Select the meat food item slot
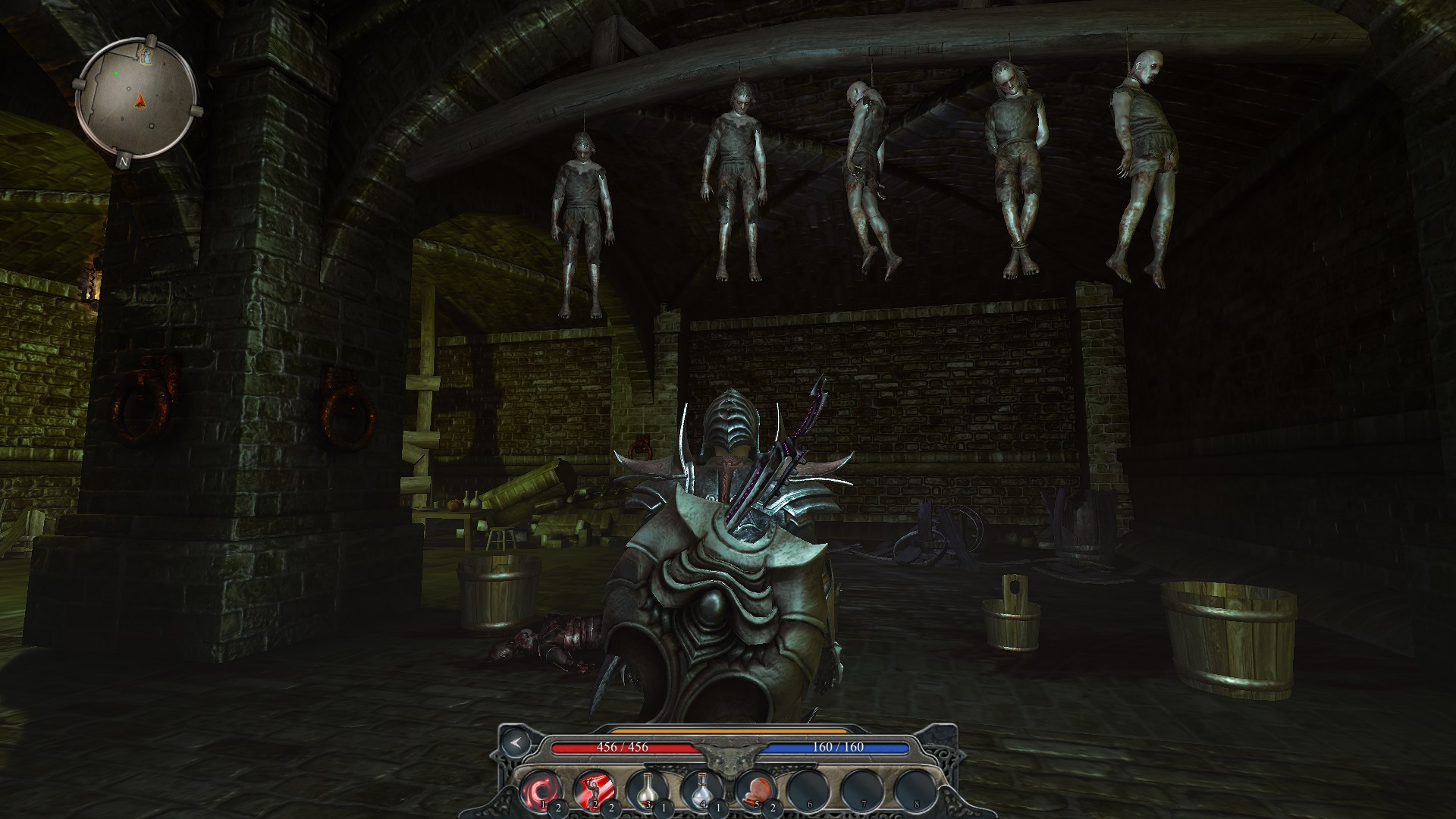Viewport: 1456px width, 819px height. 753,790
